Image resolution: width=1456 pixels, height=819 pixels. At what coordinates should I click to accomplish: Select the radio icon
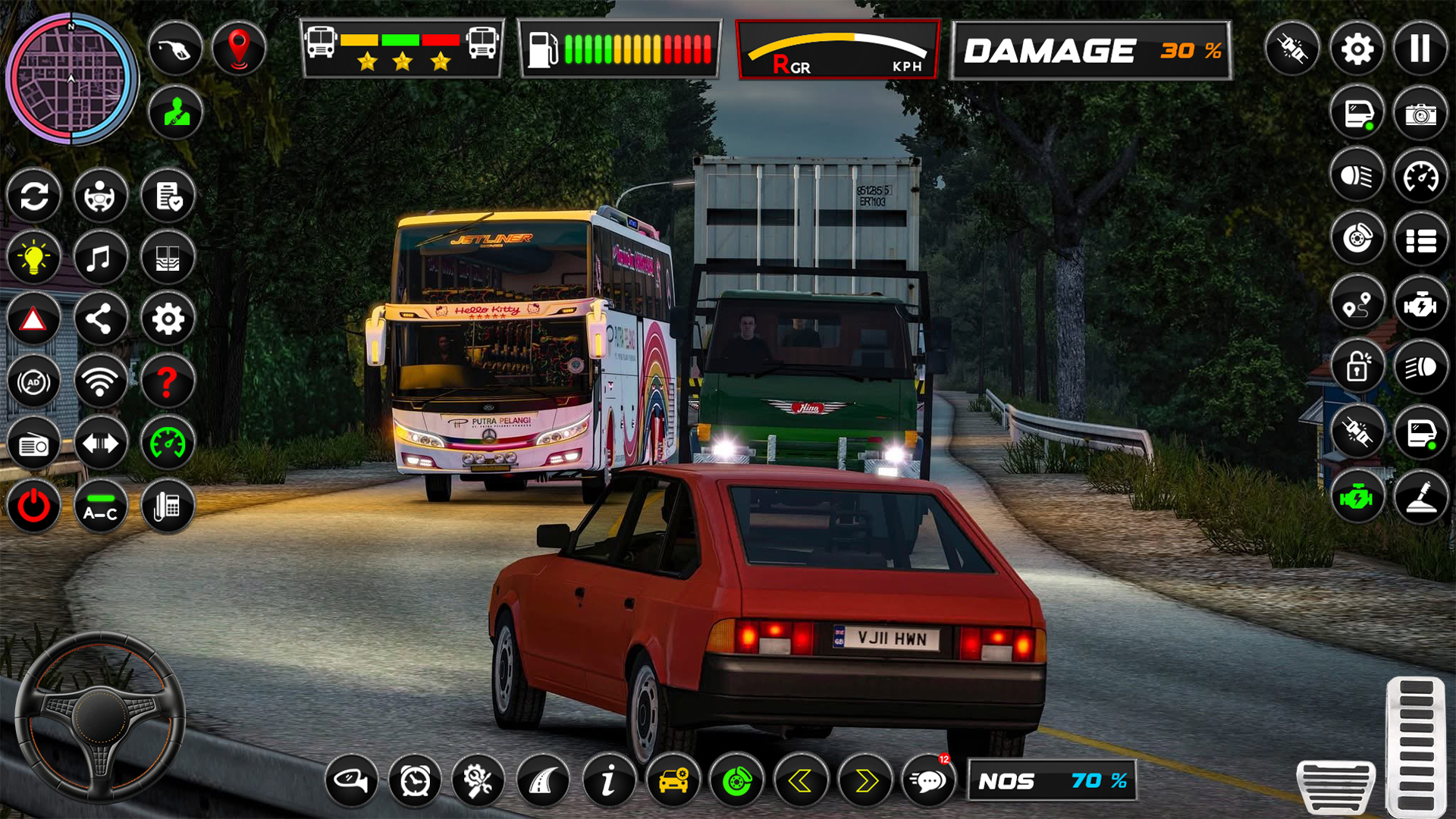pyautogui.click(x=33, y=444)
